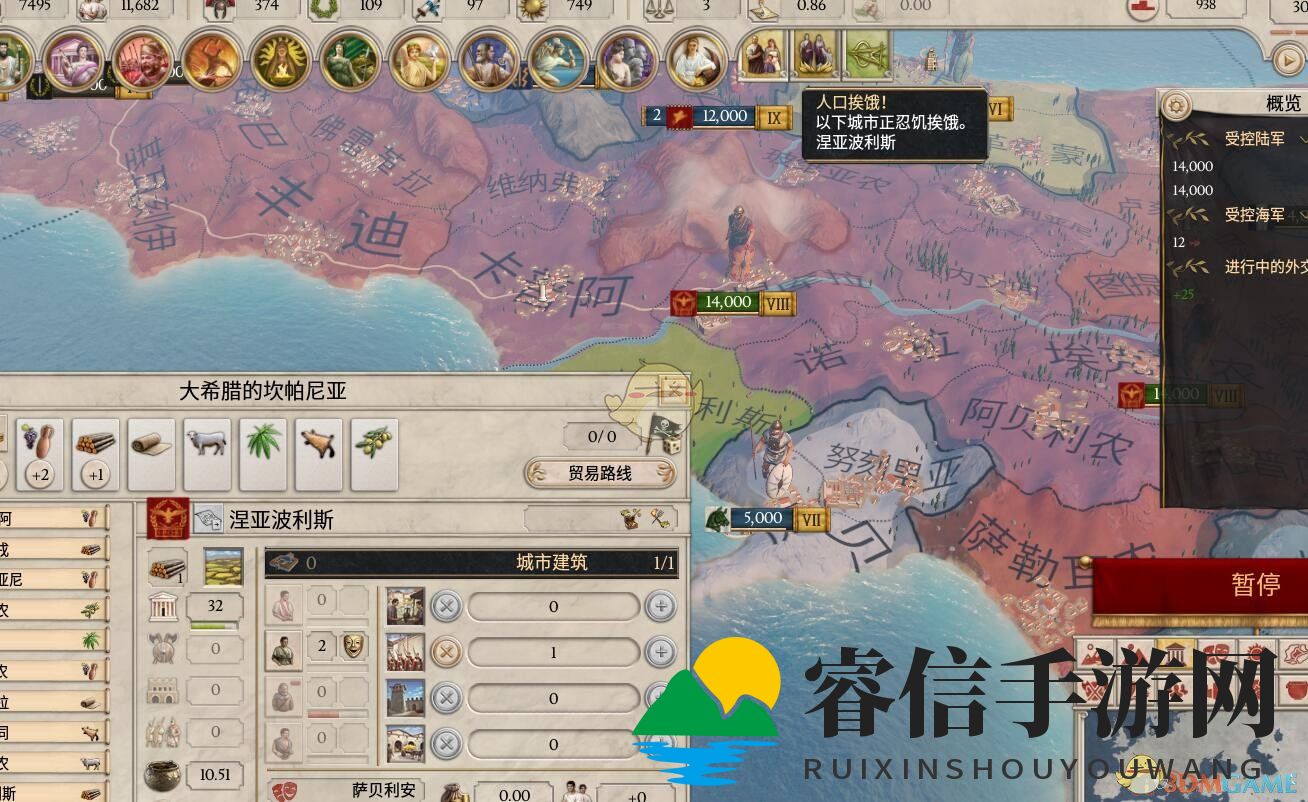Click the theatre mask icon in Neapolis panel
This screenshot has height=802, width=1308.
coord(354,647)
